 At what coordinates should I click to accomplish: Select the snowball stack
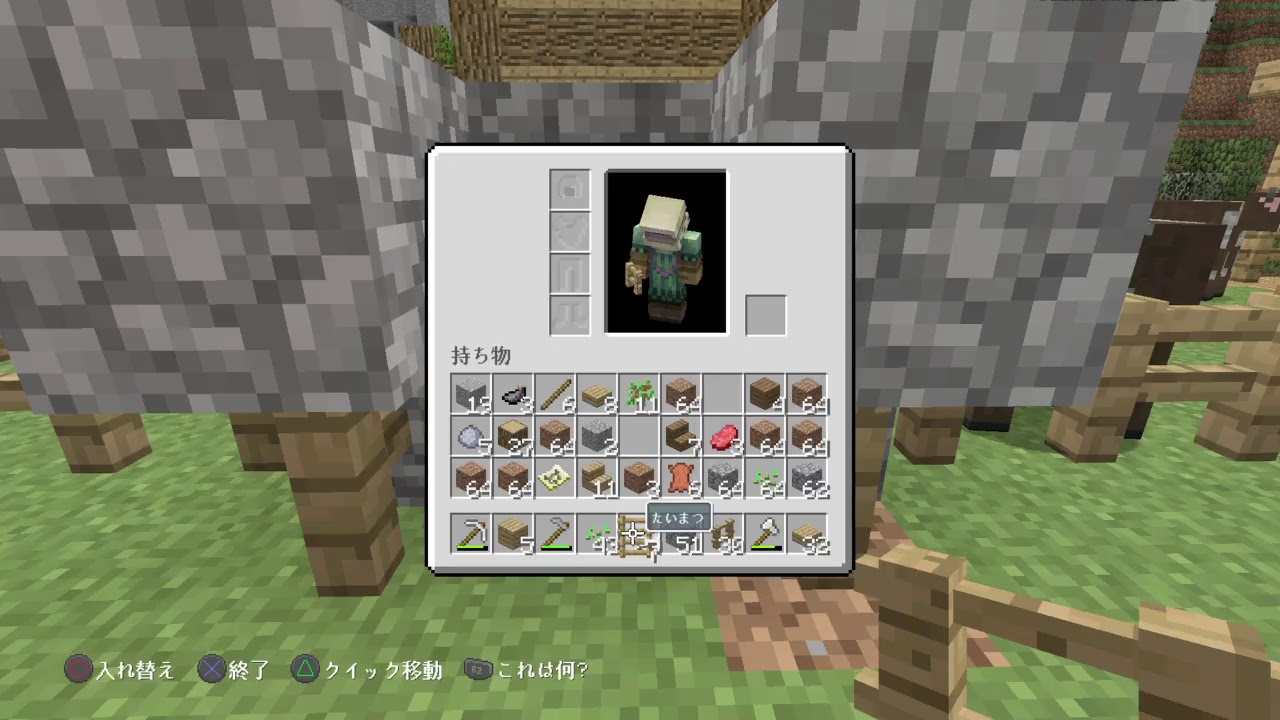470,437
